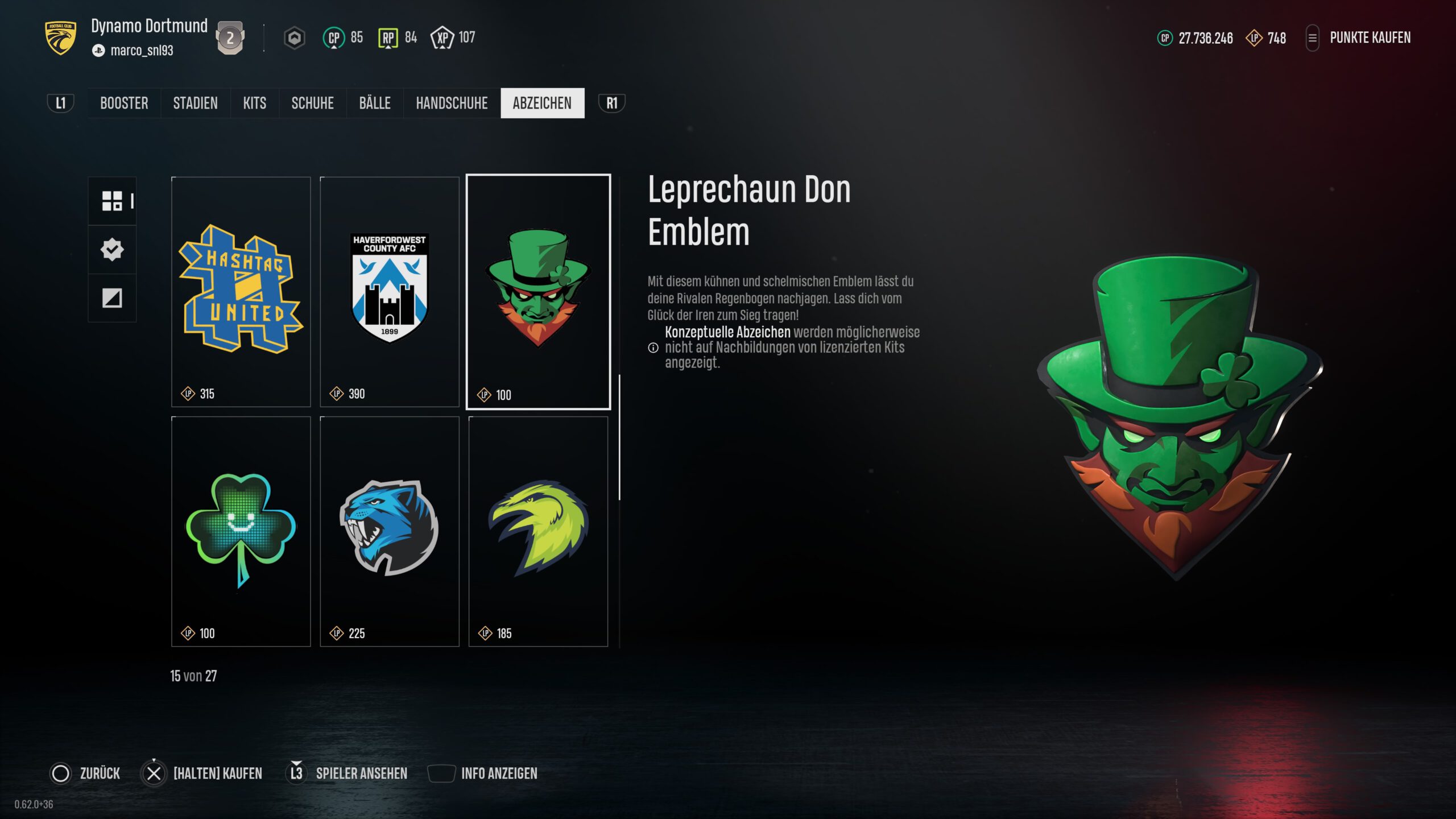Go back with Zurück
This screenshot has width=1456, height=819.
85,773
